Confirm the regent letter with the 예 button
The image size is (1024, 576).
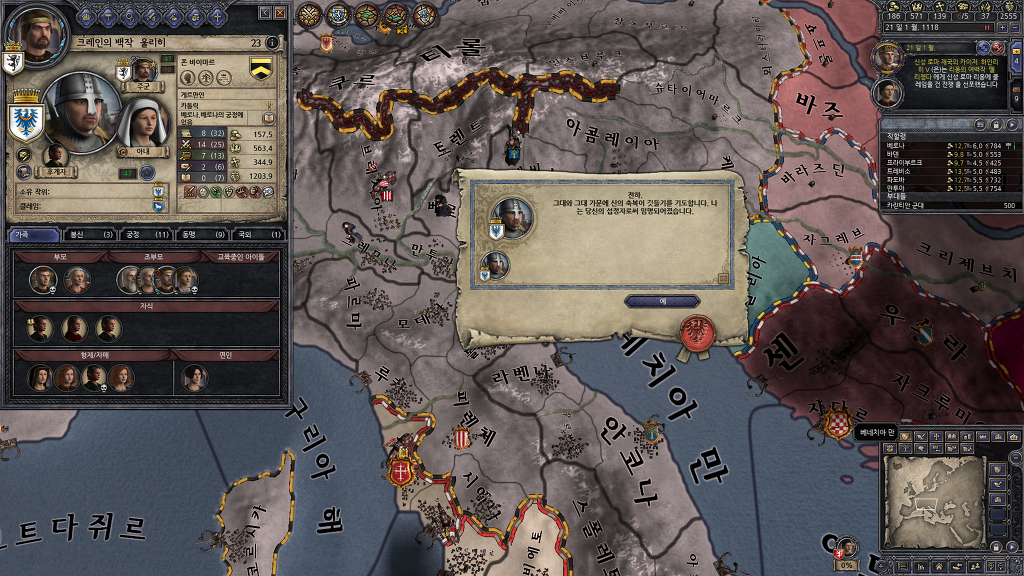[x=662, y=300]
